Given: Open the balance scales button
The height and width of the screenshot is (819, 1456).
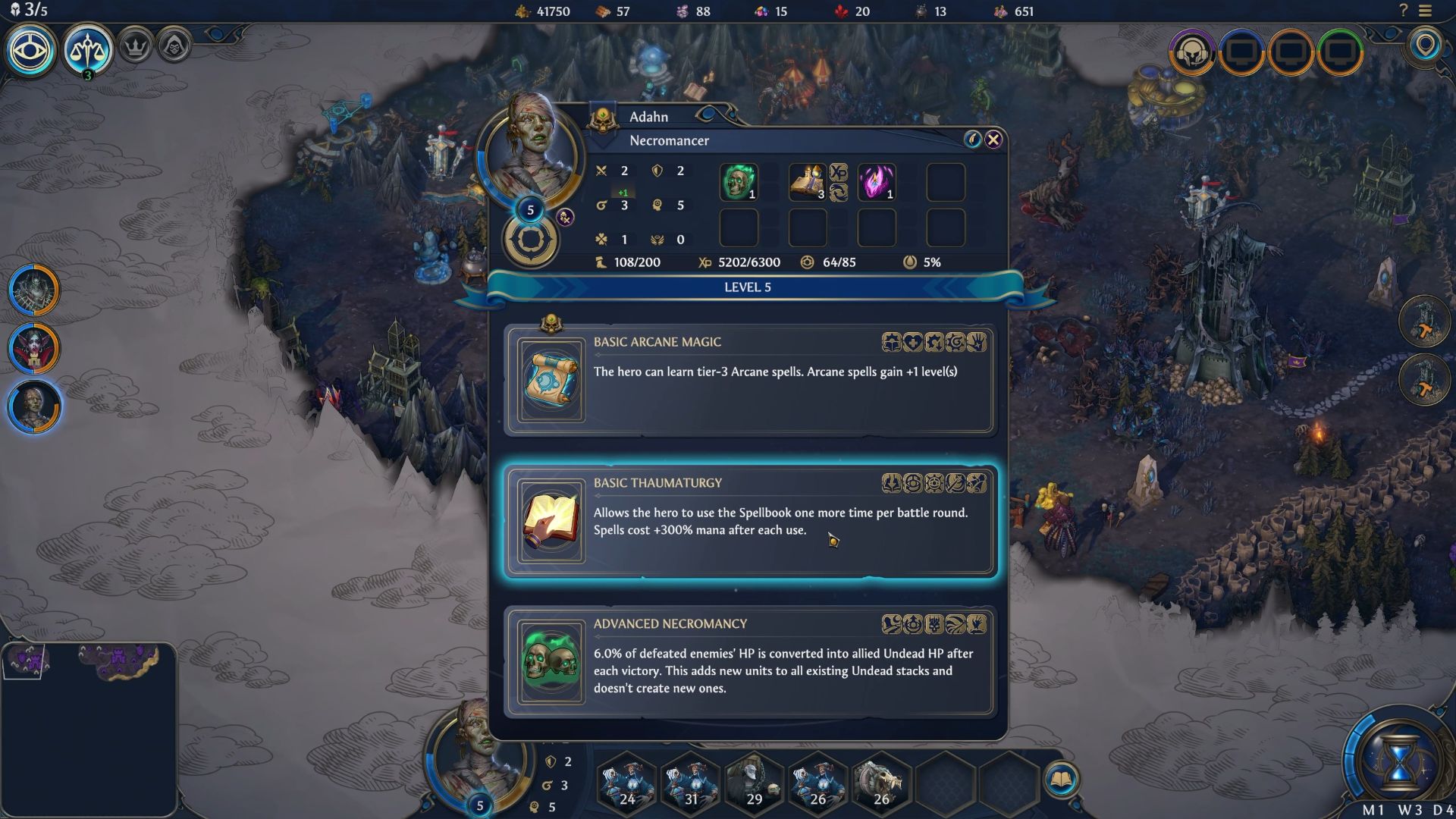Looking at the screenshot, I should [x=88, y=50].
